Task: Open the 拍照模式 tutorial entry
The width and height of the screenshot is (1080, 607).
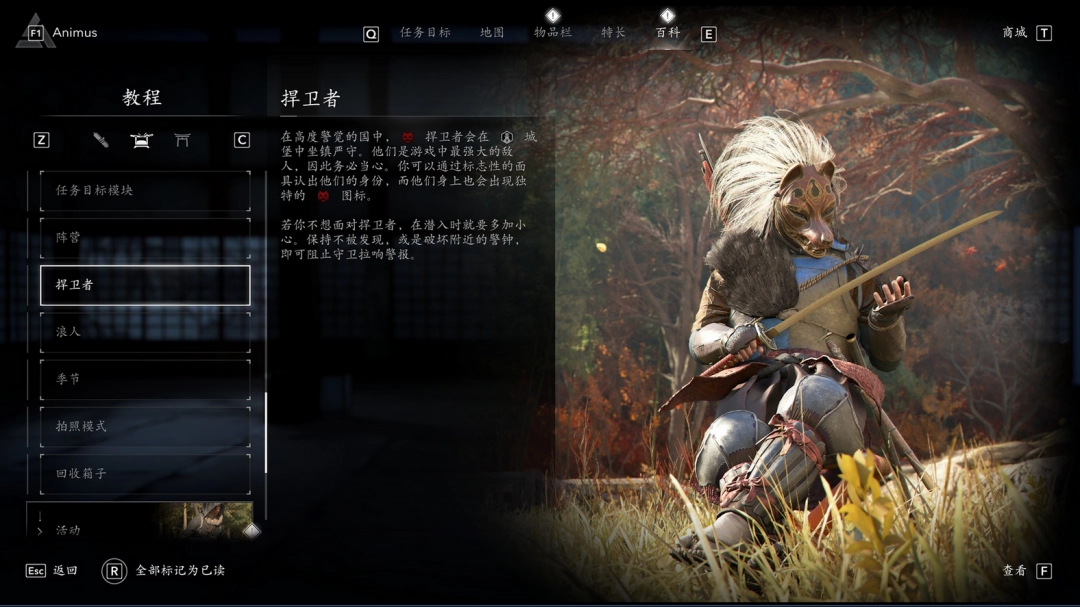Action: click(145, 426)
